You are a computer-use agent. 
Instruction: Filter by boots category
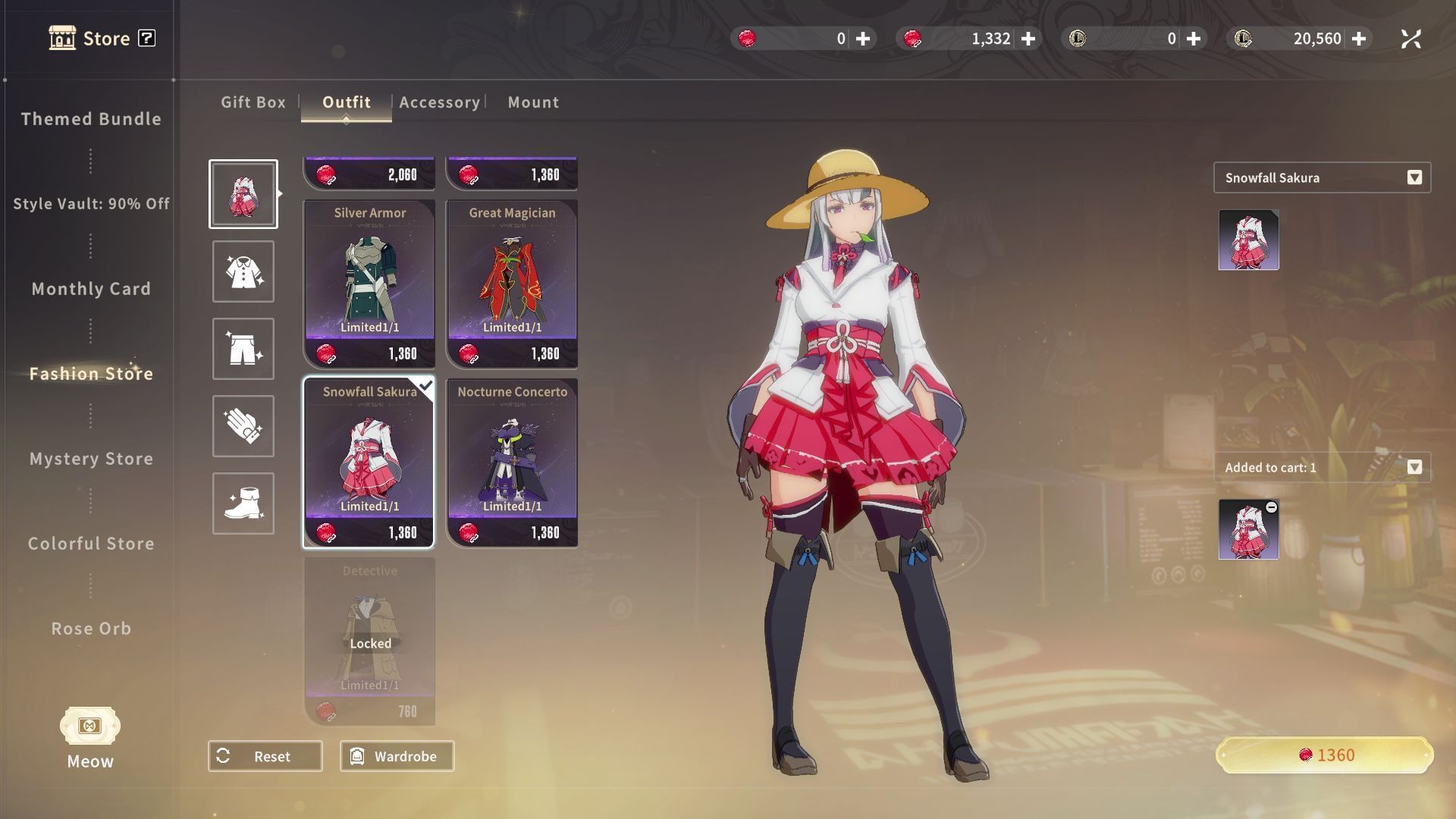point(243,504)
